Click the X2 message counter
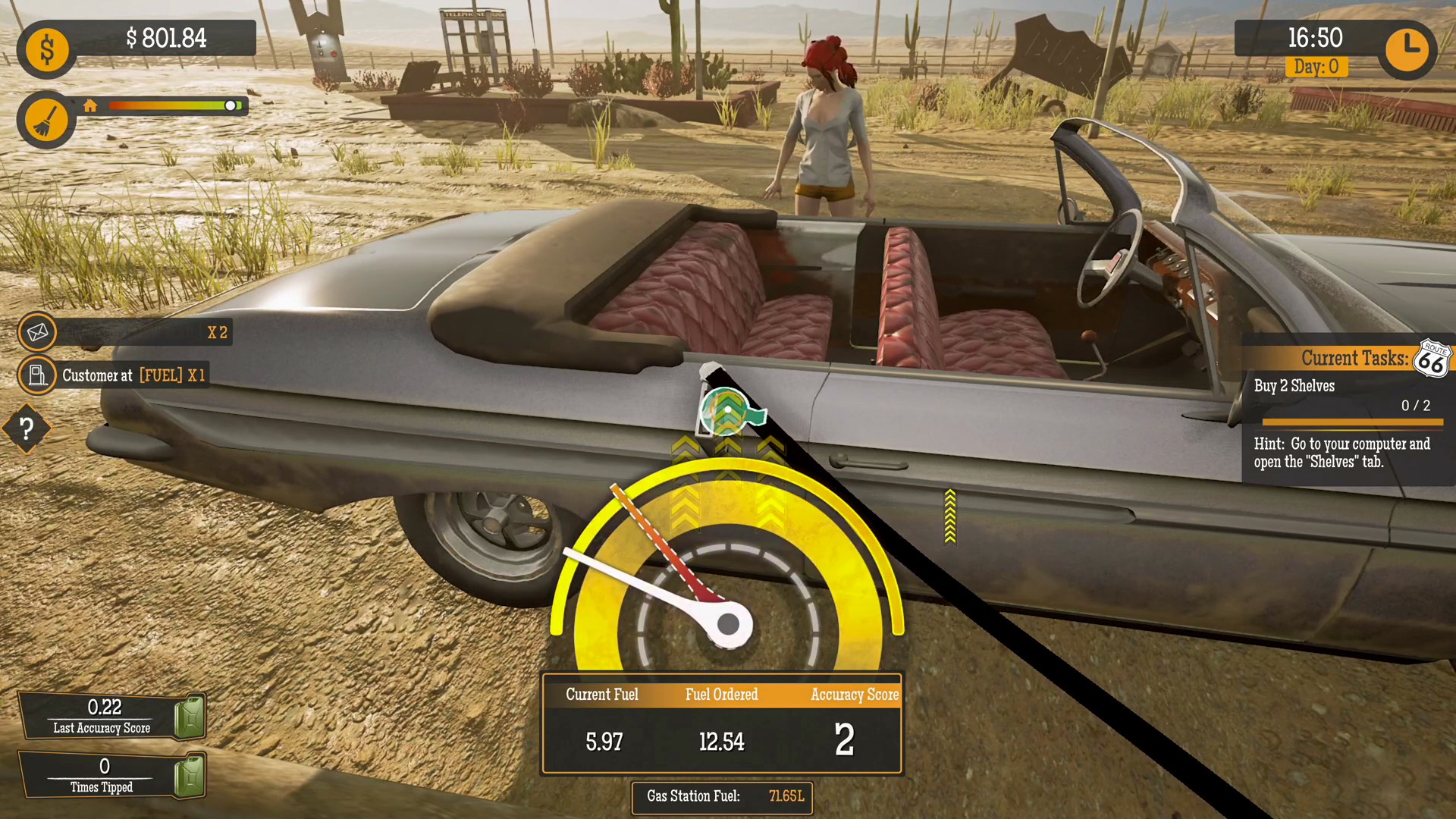 (x=218, y=333)
